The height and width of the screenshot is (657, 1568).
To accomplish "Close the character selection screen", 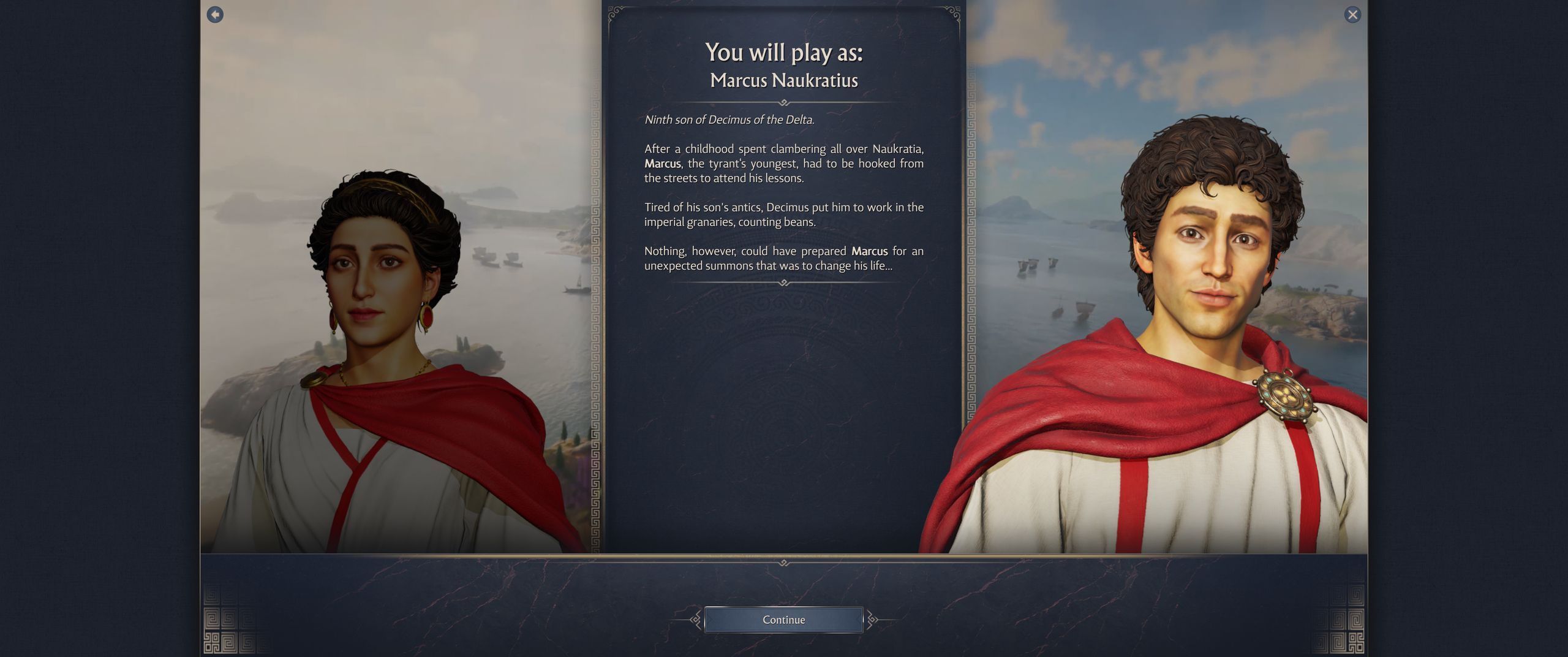I will tap(1352, 15).
